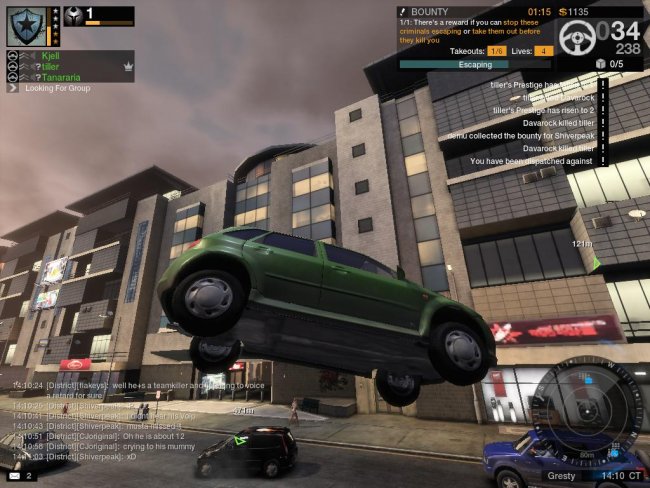Toggle the Looking For Group status

point(58,88)
